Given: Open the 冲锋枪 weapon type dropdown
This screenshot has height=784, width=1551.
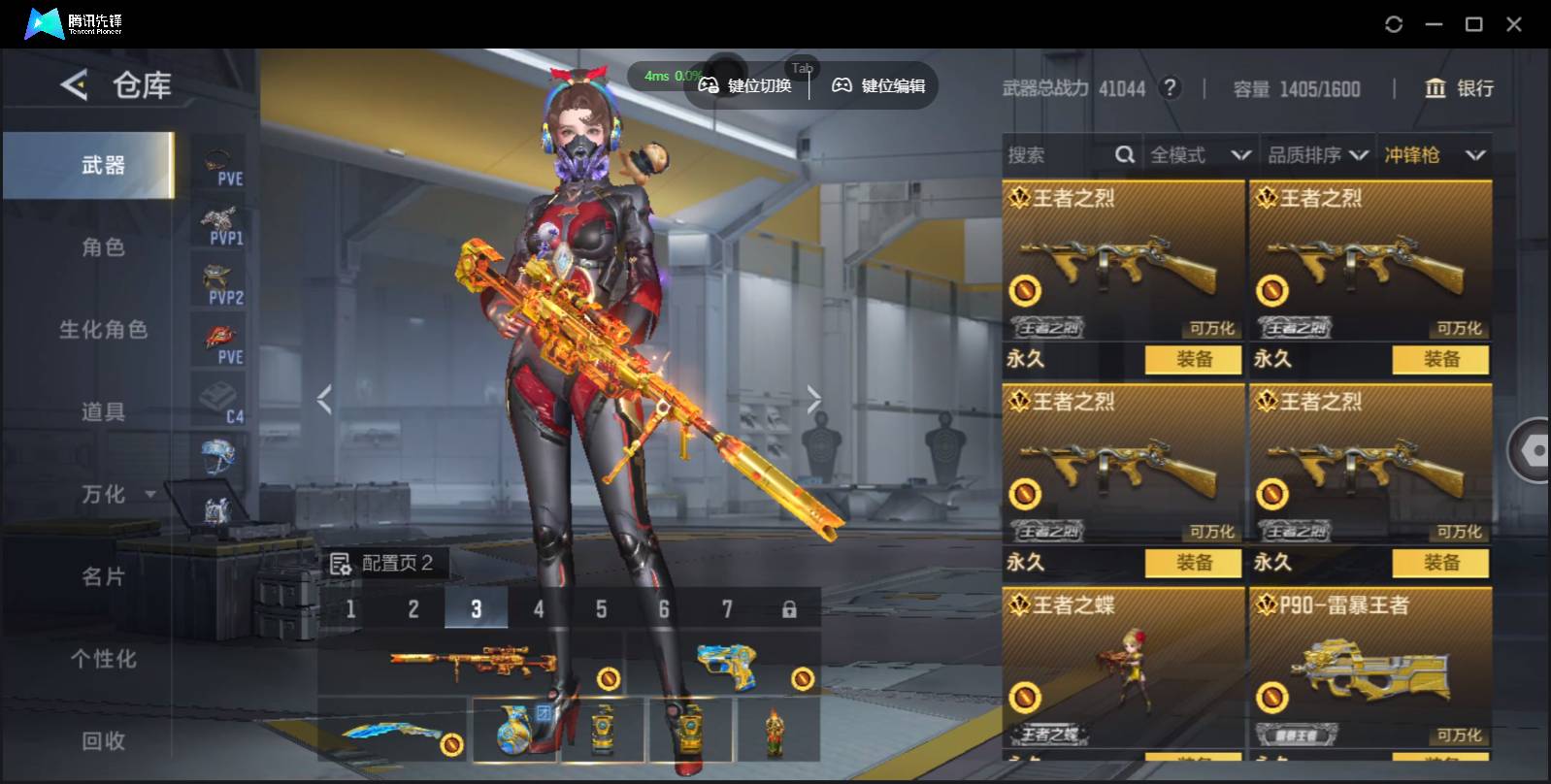Looking at the screenshot, I should (x=1434, y=155).
